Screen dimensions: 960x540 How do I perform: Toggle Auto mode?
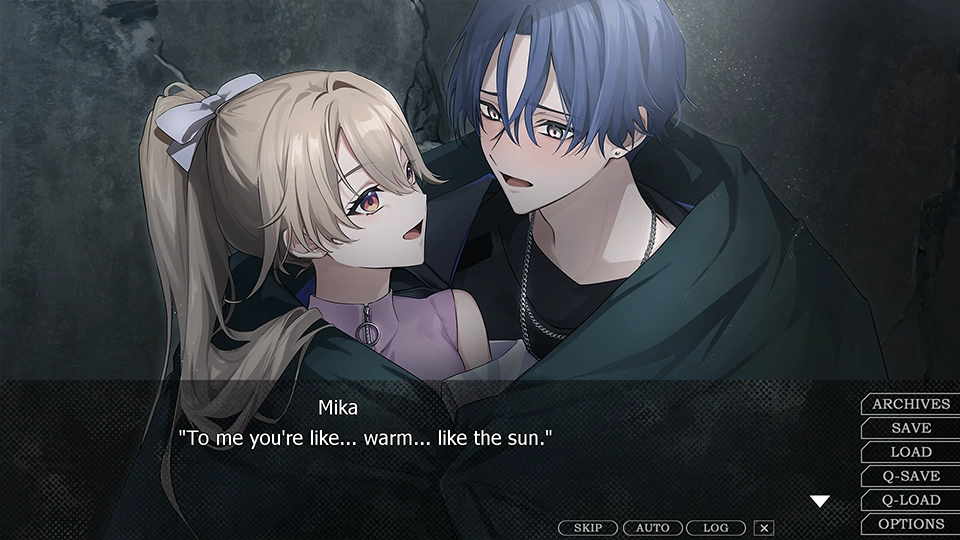[x=652, y=528]
